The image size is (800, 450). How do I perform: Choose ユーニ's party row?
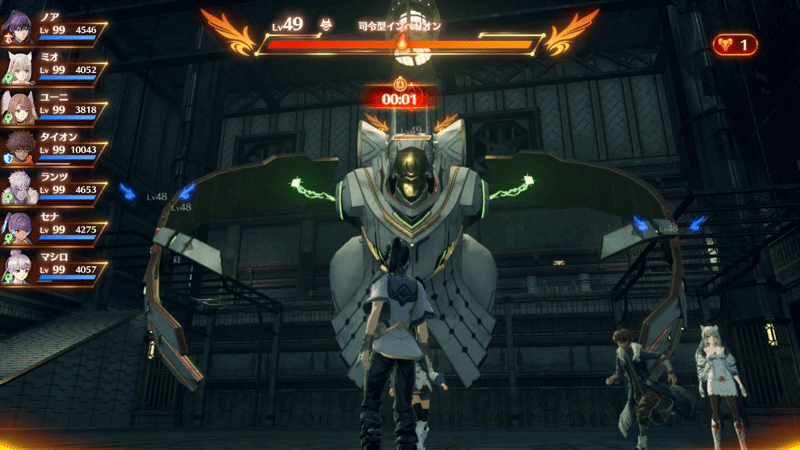click(55, 104)
